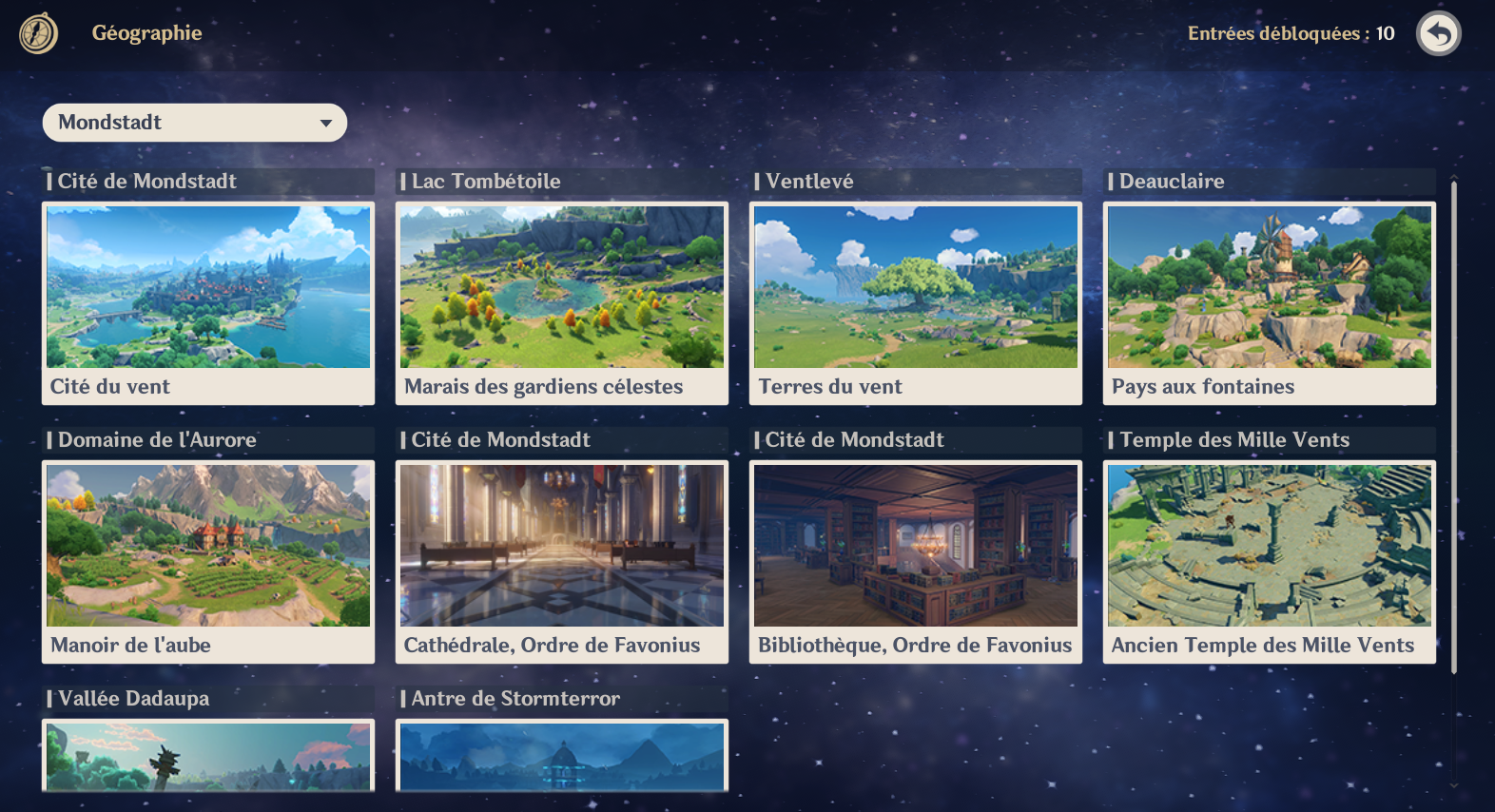Click the compass archive icon
This screenshot has height=812, width=1495.
tap(36, 34)
